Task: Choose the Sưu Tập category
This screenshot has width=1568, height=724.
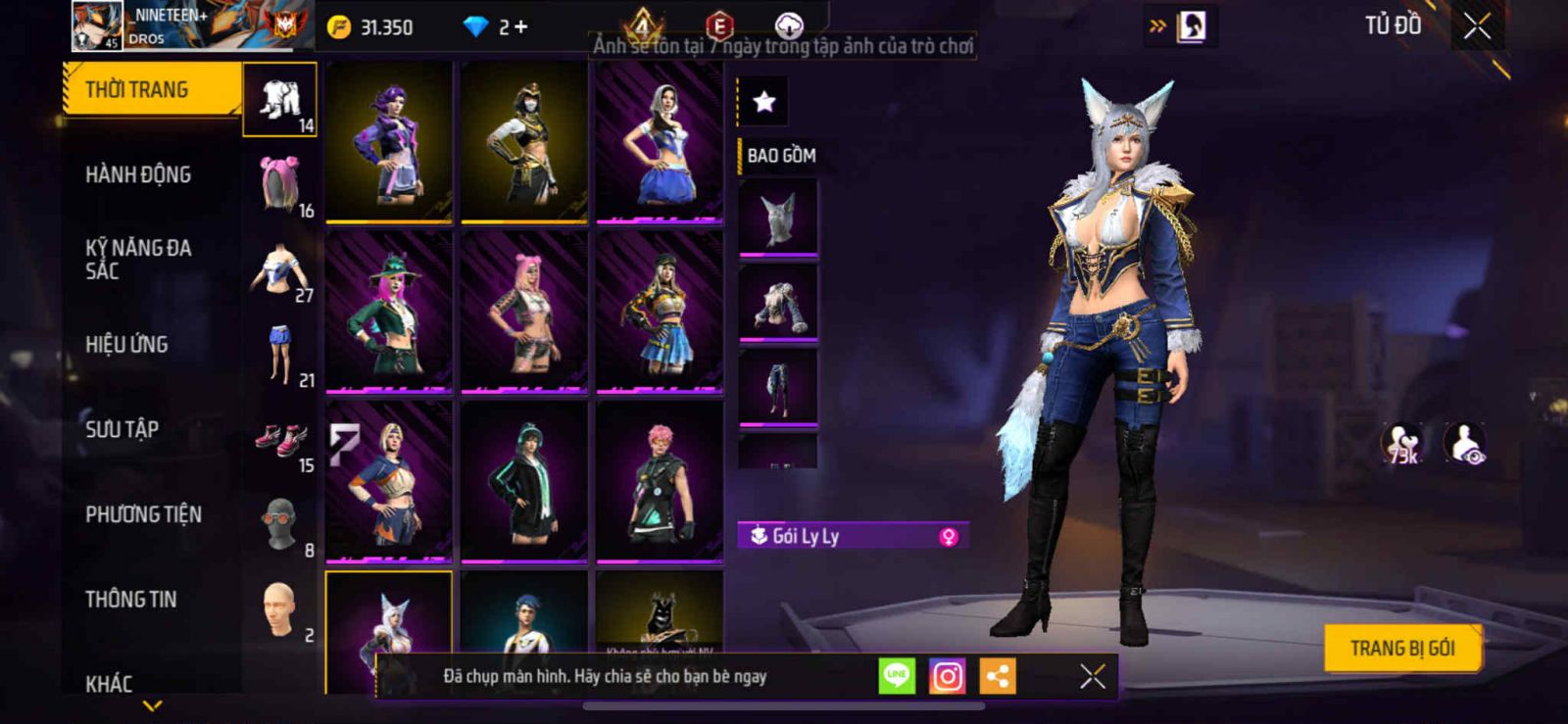Action: pyautogui.click(x=122, y=429)
